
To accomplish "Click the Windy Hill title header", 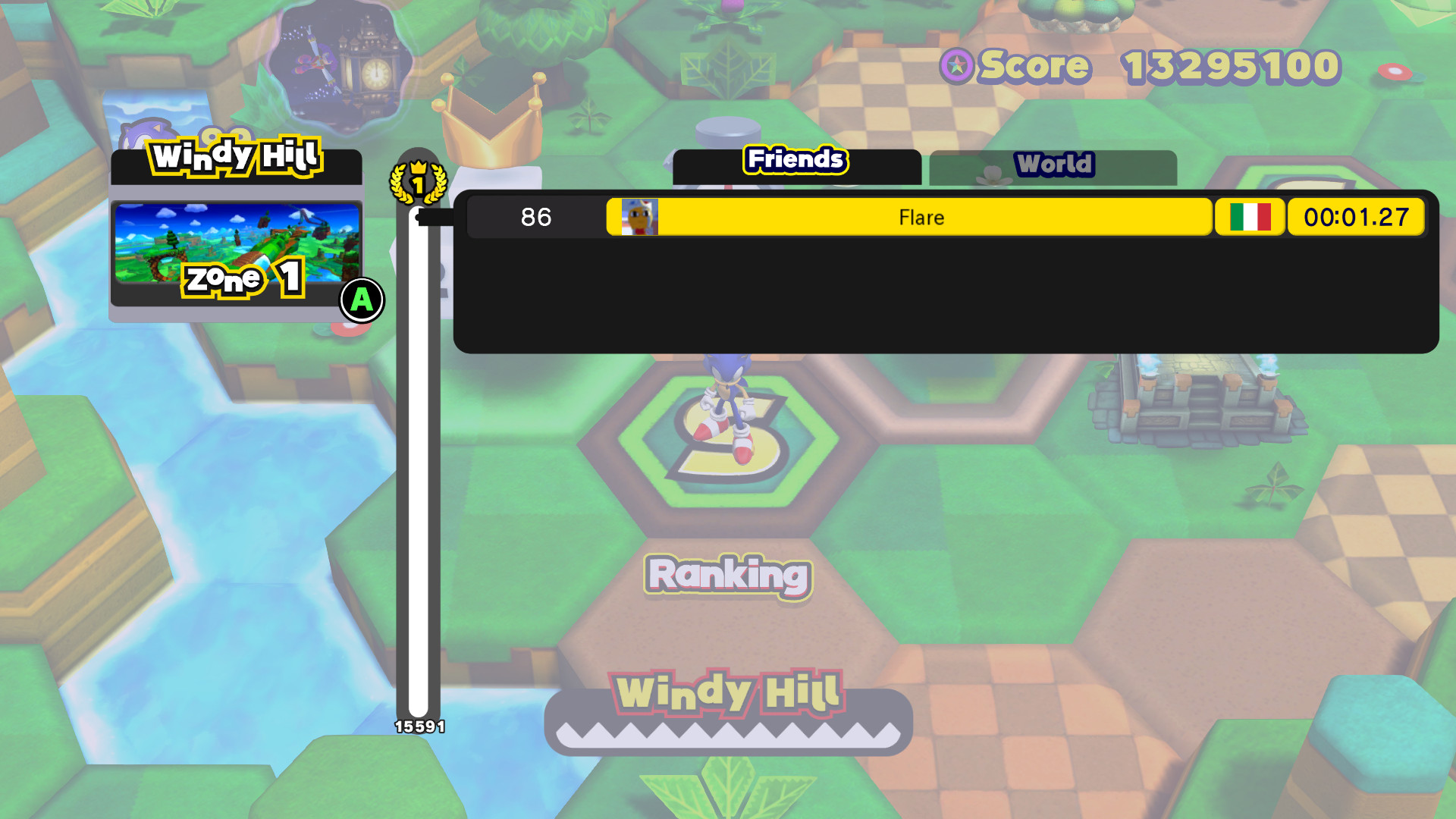I will coord(236,158).
